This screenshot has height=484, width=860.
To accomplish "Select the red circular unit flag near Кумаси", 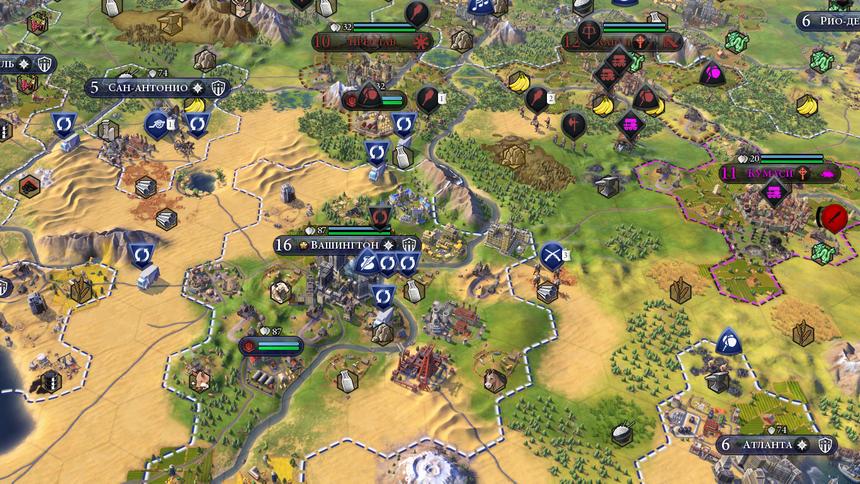I will [831, 216].
